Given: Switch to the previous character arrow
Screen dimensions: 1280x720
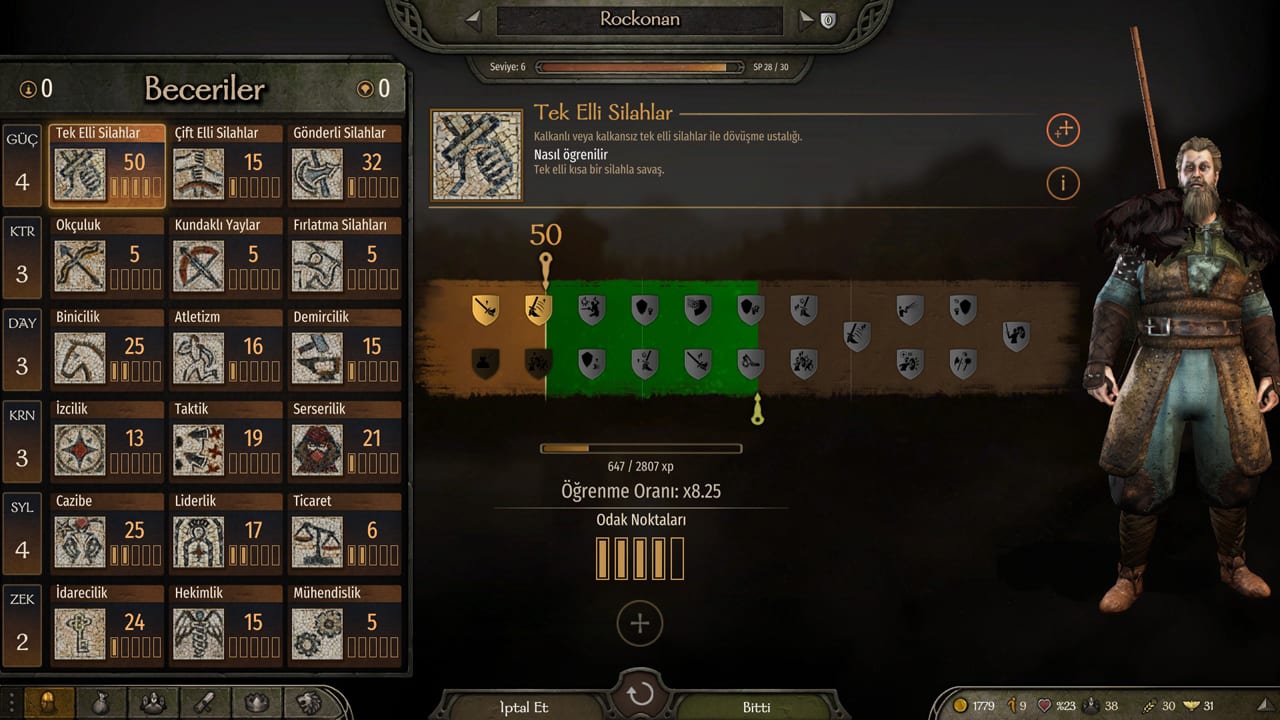Looking at the screenshot, I should pyautogui.click(x=474, y=19).
